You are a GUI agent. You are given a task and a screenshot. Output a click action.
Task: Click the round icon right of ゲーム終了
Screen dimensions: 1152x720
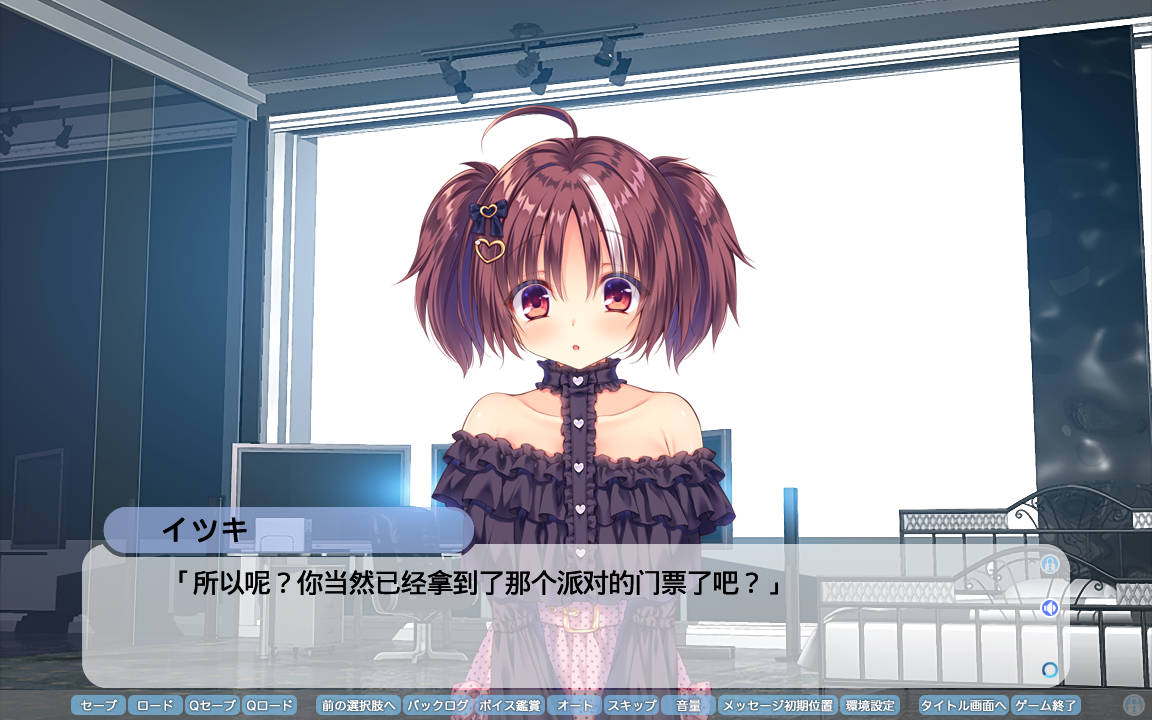(1133, 705)
